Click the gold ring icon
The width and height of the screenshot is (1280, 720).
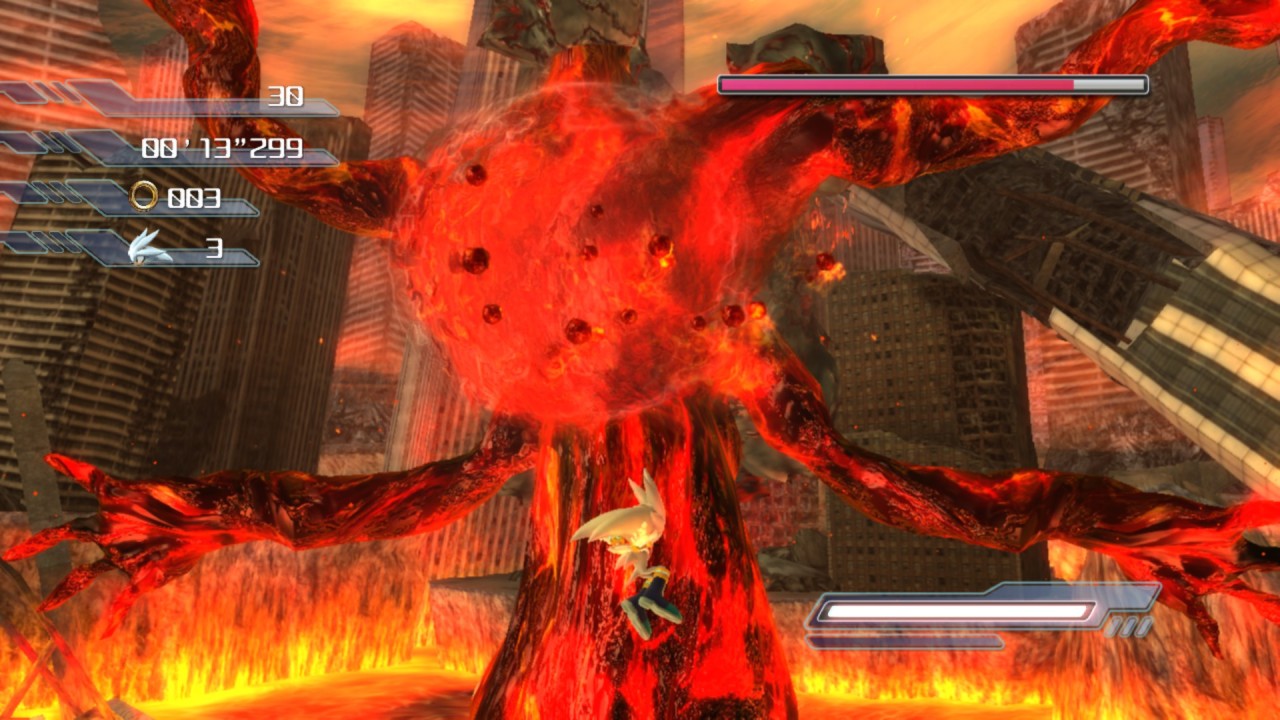pyautogui.click(x=143, y=197)
